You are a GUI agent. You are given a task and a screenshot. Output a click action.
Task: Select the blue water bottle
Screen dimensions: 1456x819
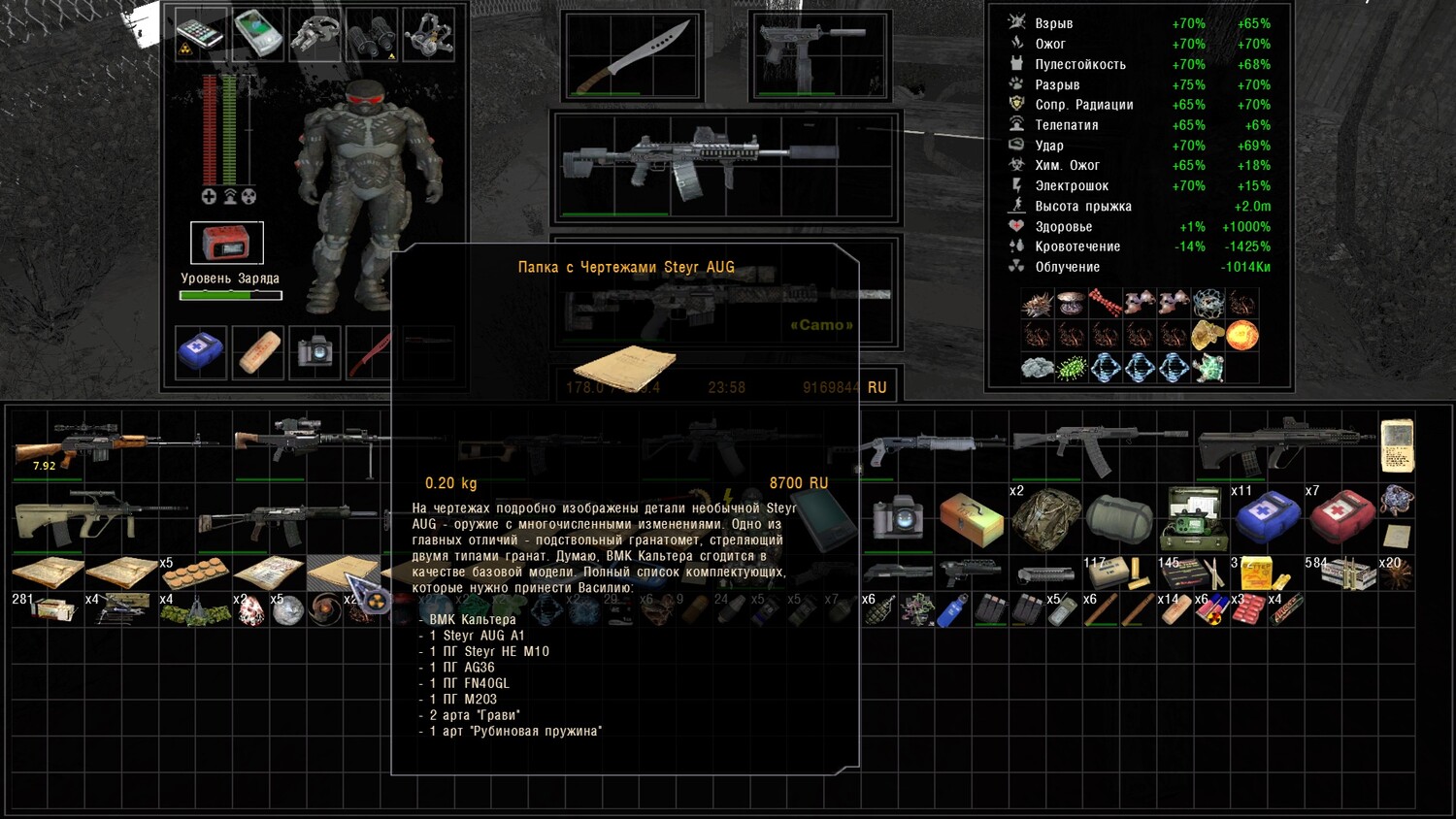pyautogui.click(x=952, y=609)
